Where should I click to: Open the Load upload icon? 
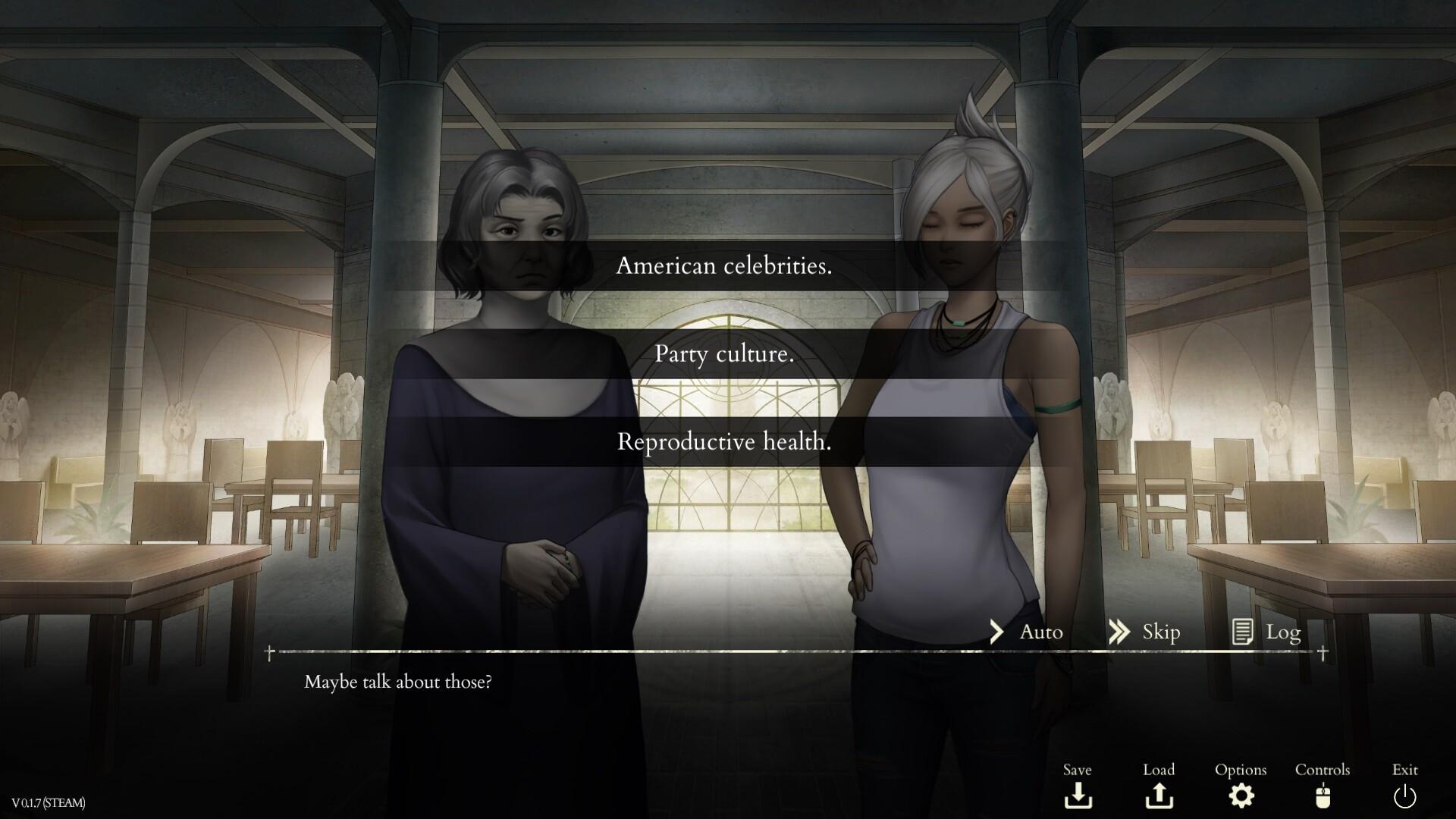tap(1160, 796)
